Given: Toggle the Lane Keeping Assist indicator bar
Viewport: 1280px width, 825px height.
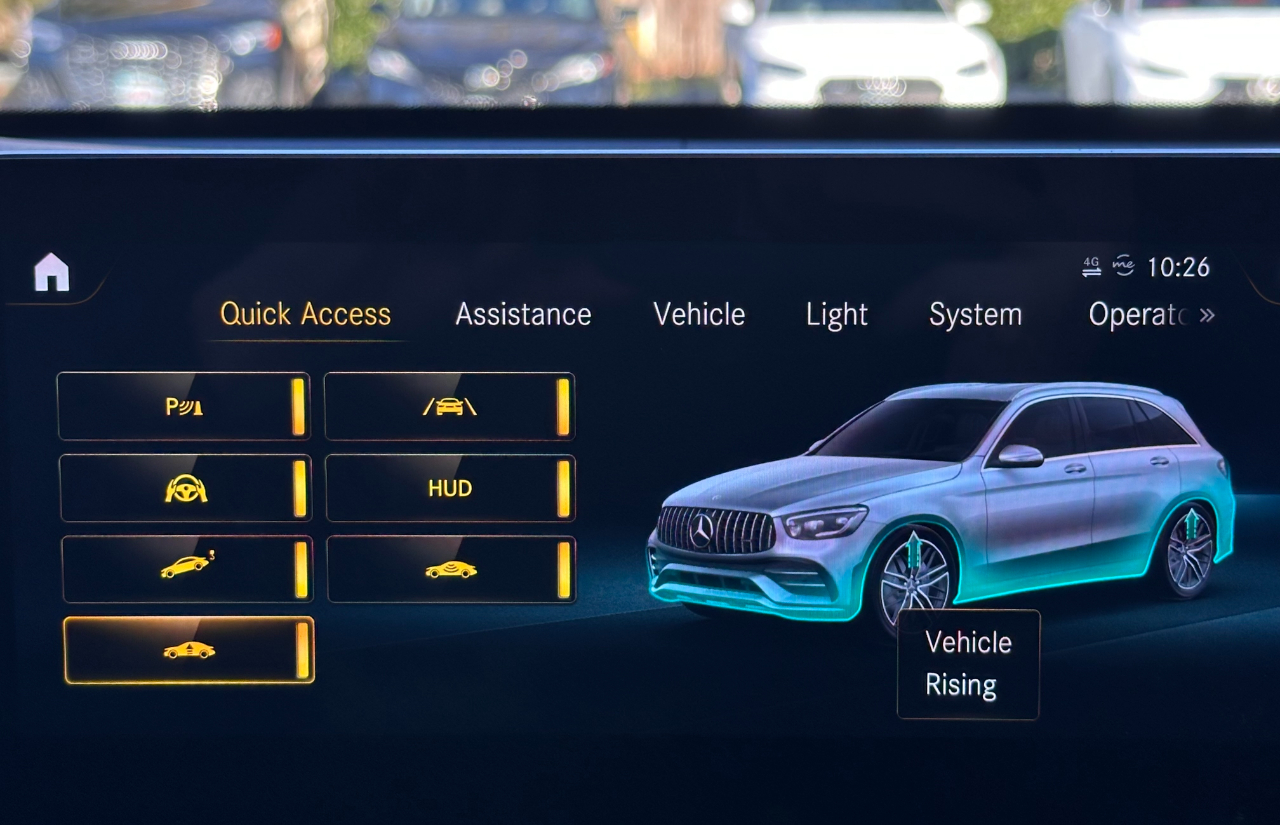Looking at the screenshot, I should 563,405.
